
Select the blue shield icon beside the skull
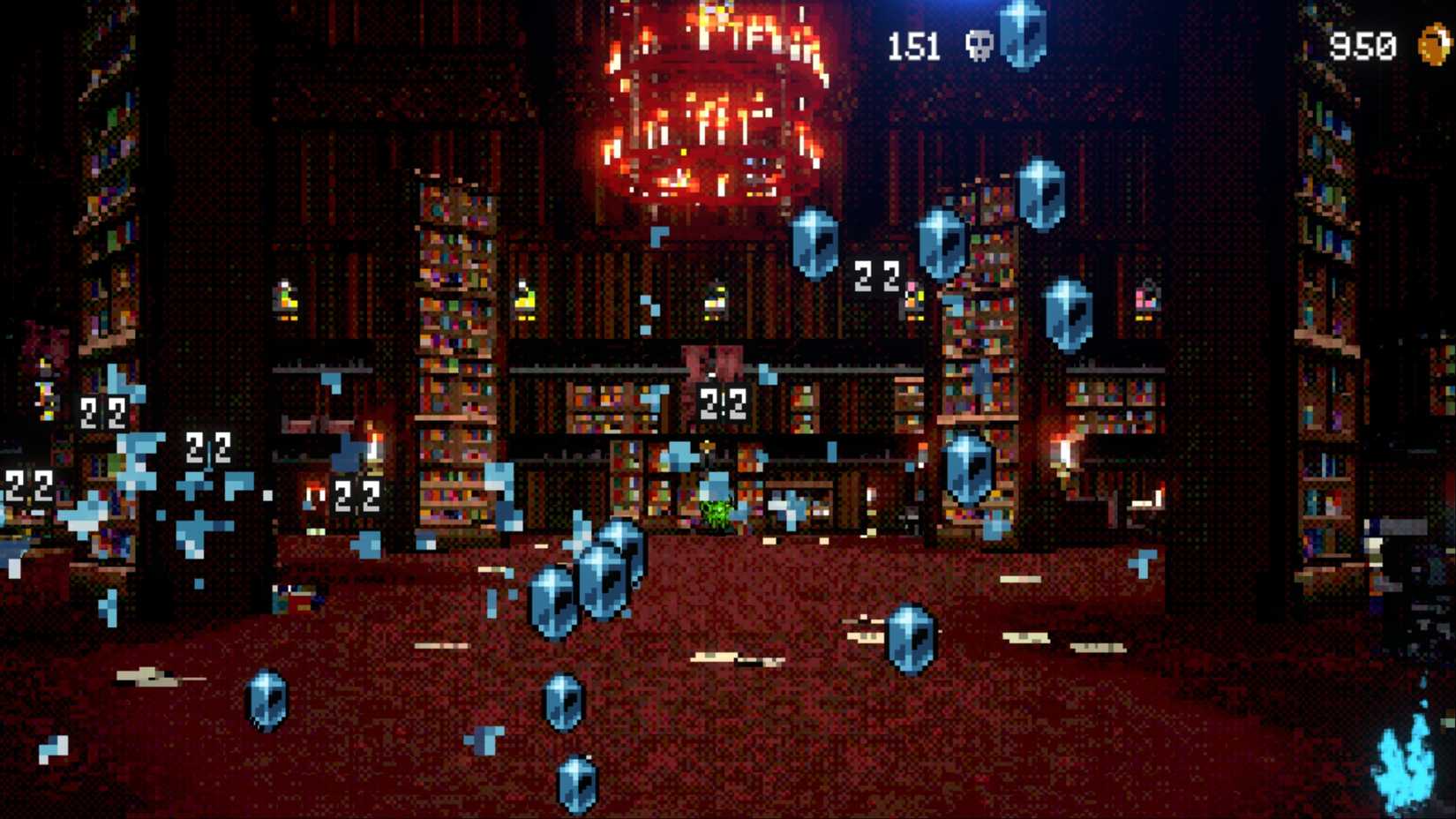point(1024,40)
